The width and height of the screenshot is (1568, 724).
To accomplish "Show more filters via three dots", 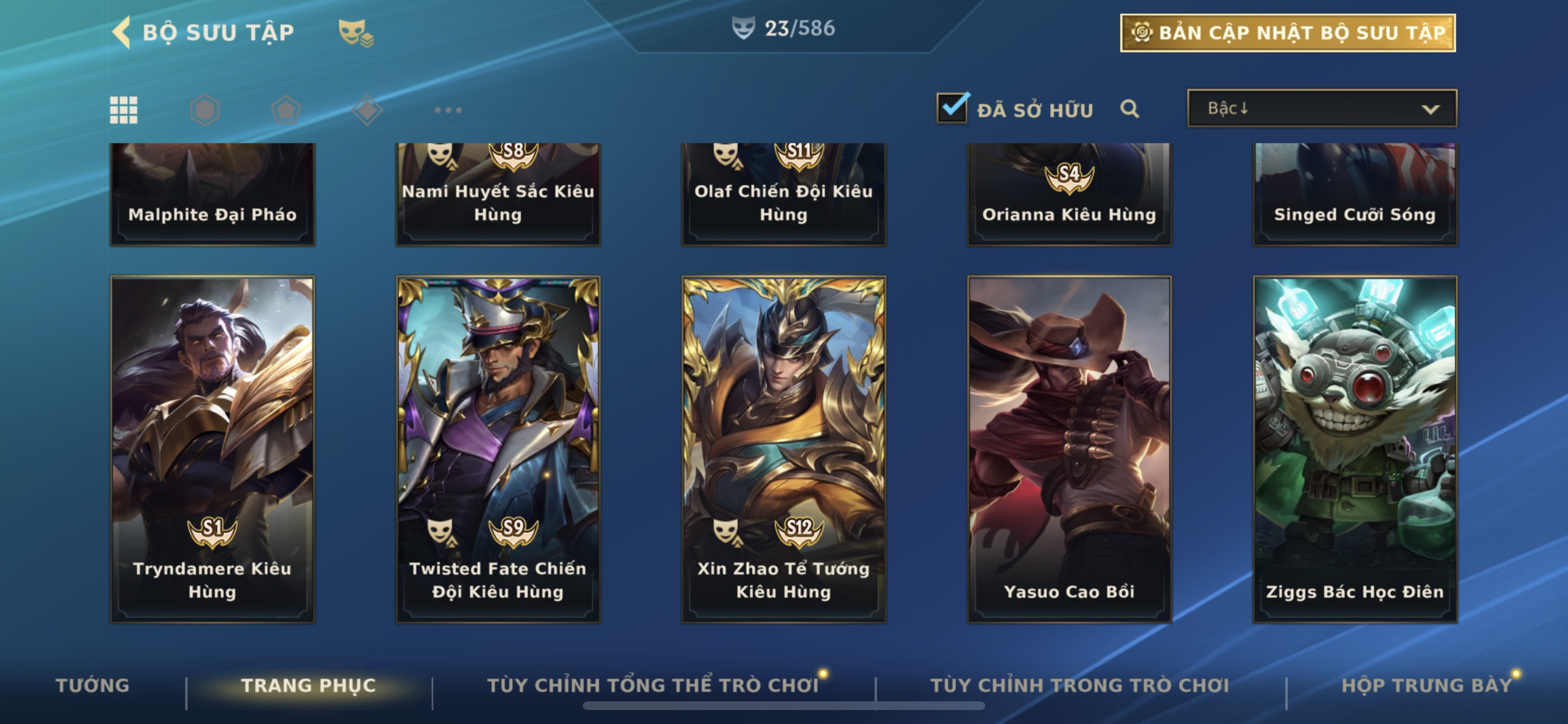I will [448, 110].
